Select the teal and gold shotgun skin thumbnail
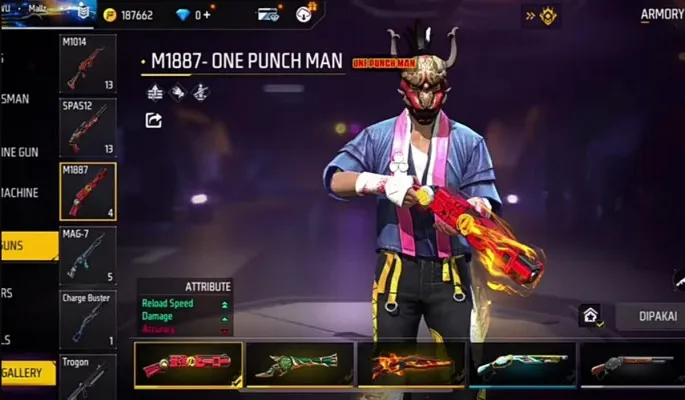685x400 pixels. pyautogui.click(x=522, y=364)
